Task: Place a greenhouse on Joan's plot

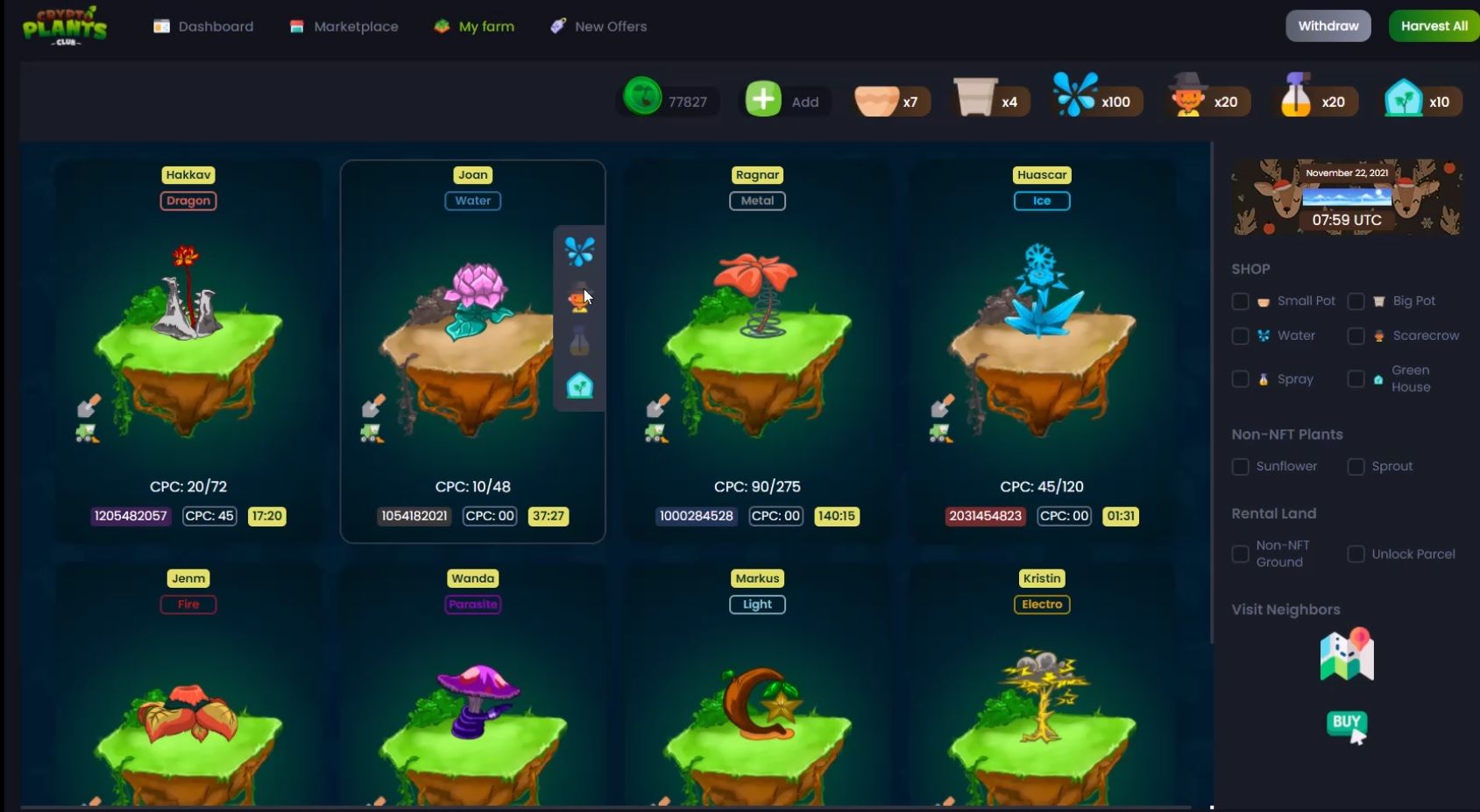Action: 578,385
